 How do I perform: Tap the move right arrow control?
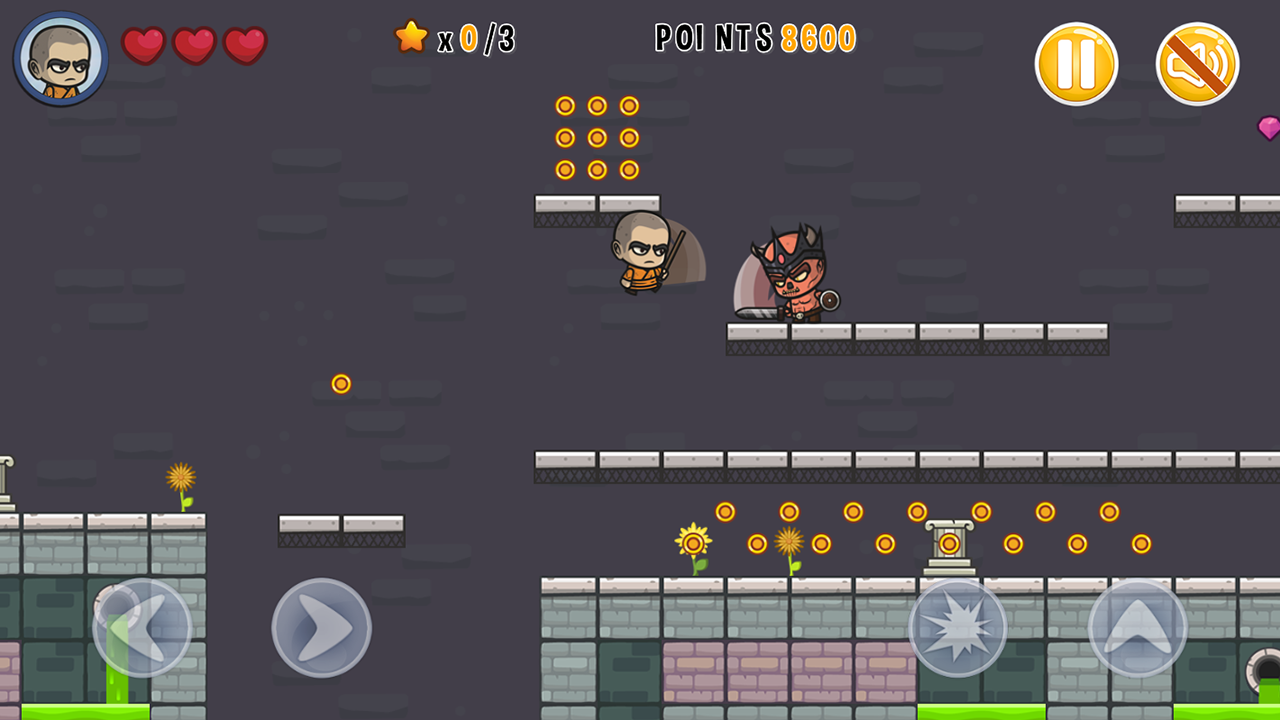pyautogui.click(x=321, y=628)
